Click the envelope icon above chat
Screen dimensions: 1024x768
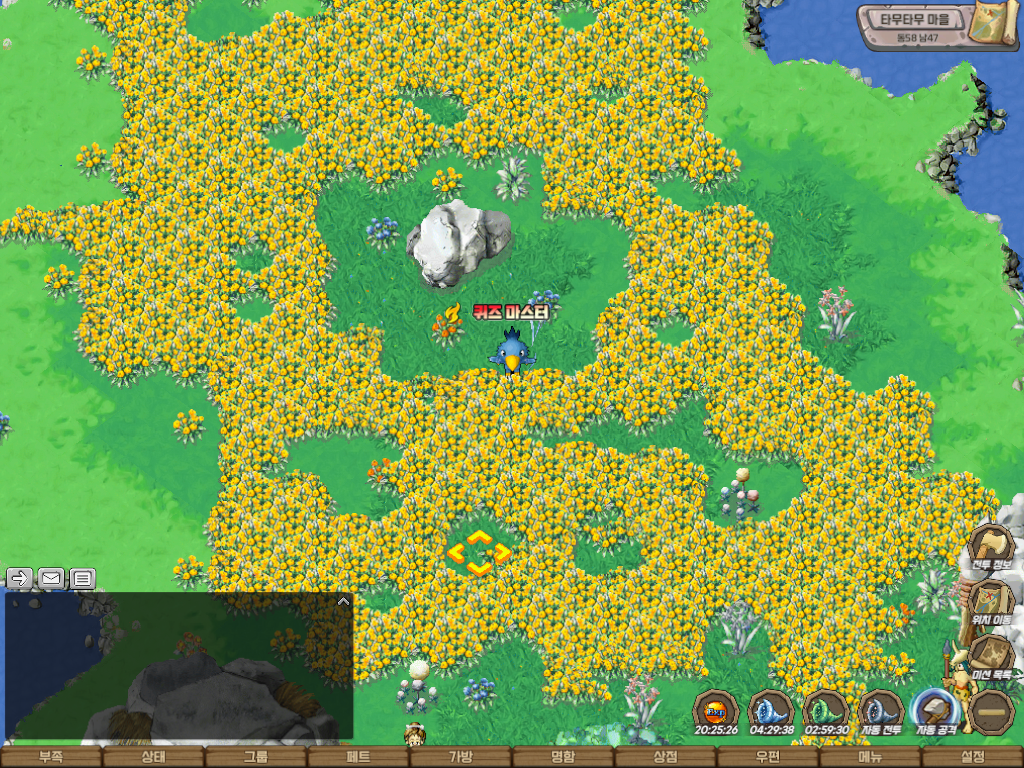[x=51, y=577]
